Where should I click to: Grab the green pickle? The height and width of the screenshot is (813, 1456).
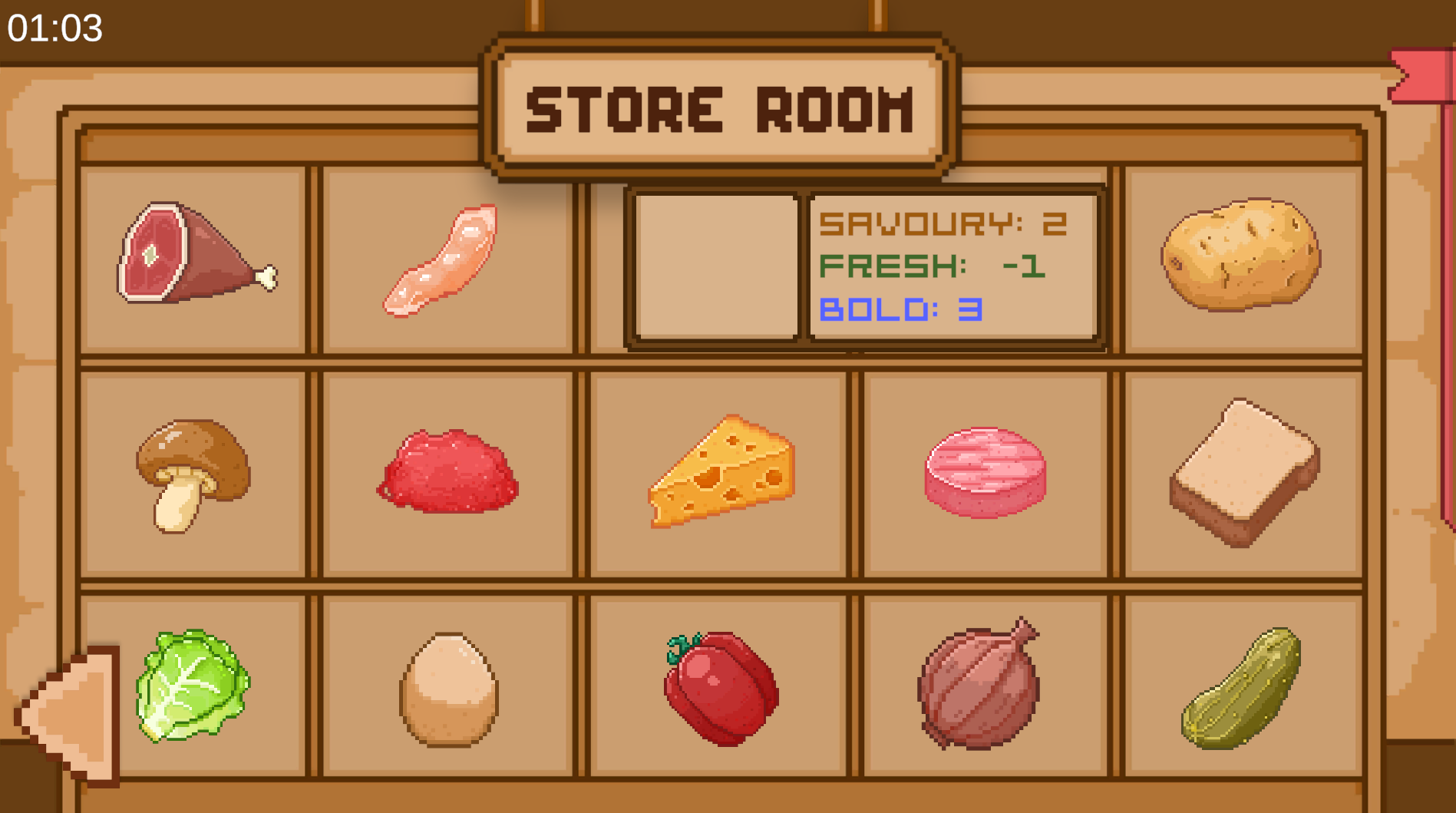1241,689
